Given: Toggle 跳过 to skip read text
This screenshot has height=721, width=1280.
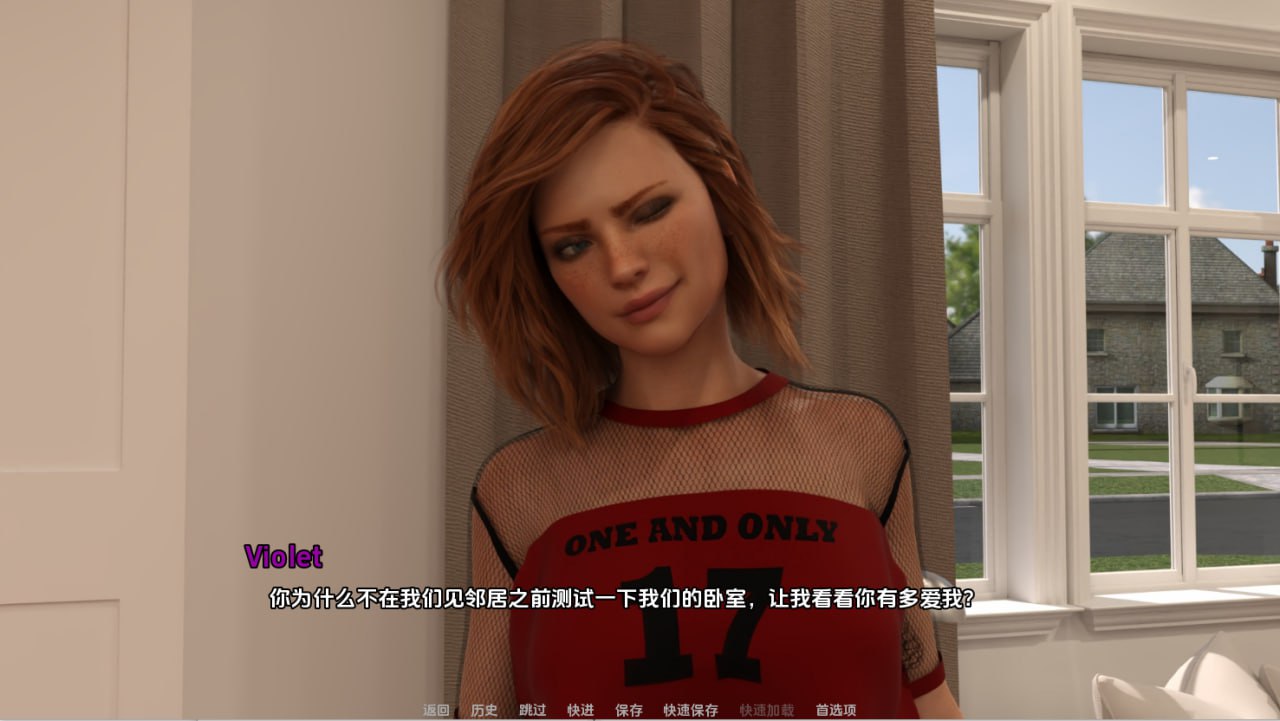Looking at the screenshot, I should (x=533, y=709).
